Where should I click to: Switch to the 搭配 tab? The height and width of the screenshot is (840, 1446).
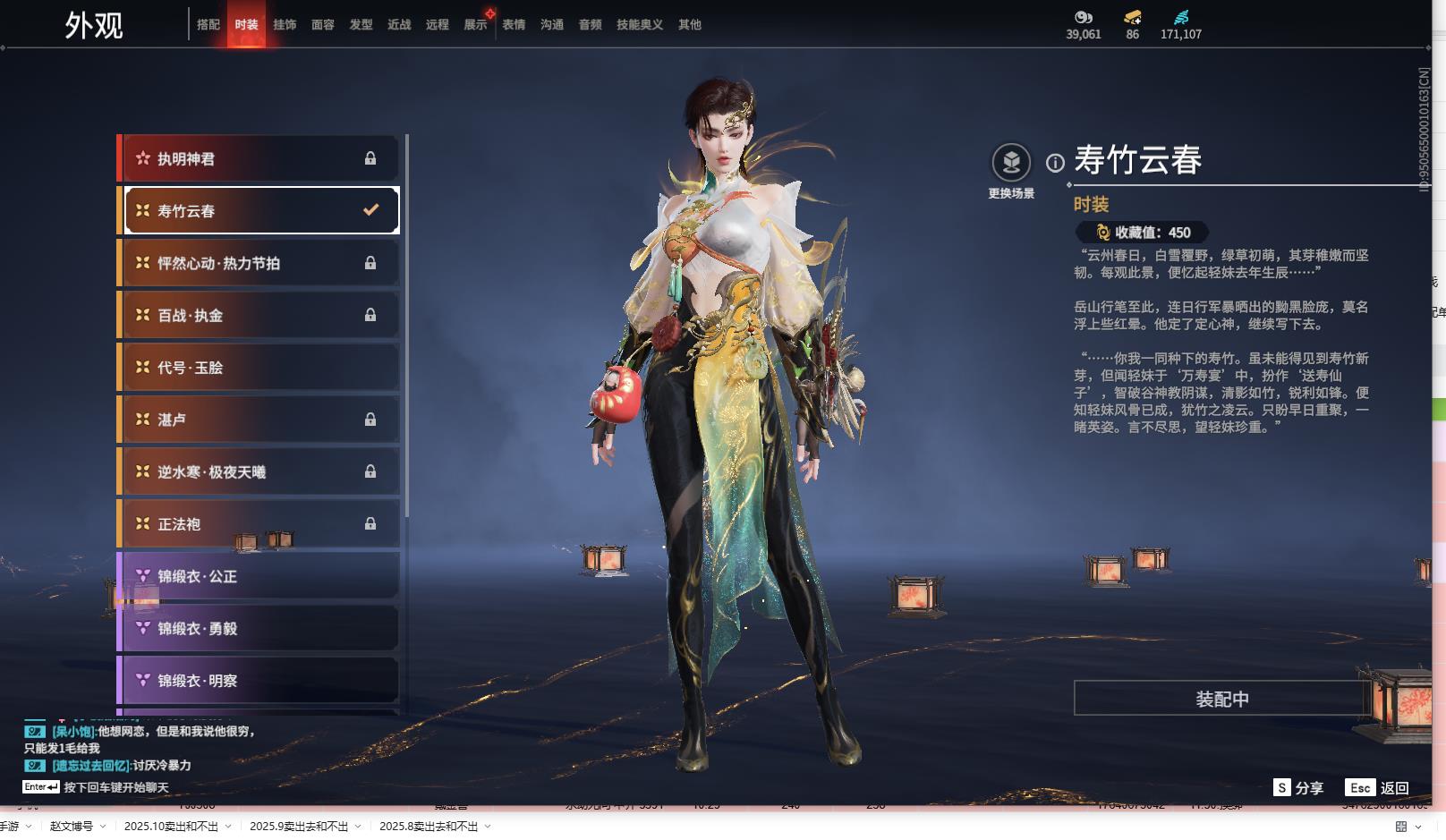[x=208, y=25]
